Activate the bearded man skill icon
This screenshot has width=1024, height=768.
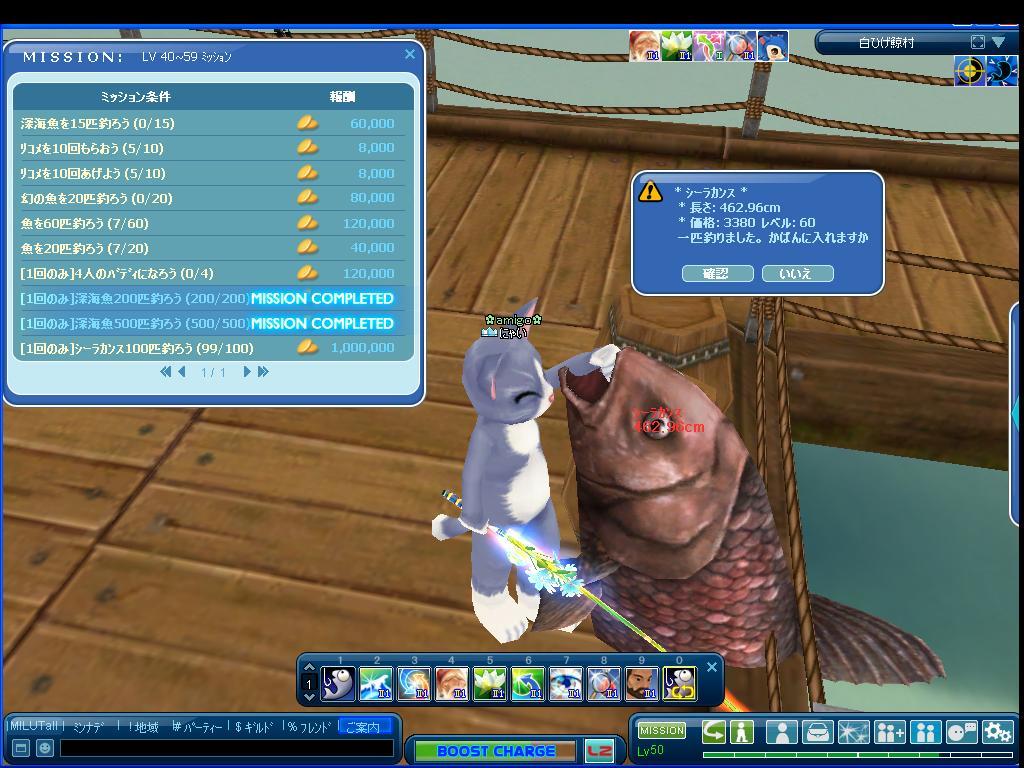pos(641,684)
